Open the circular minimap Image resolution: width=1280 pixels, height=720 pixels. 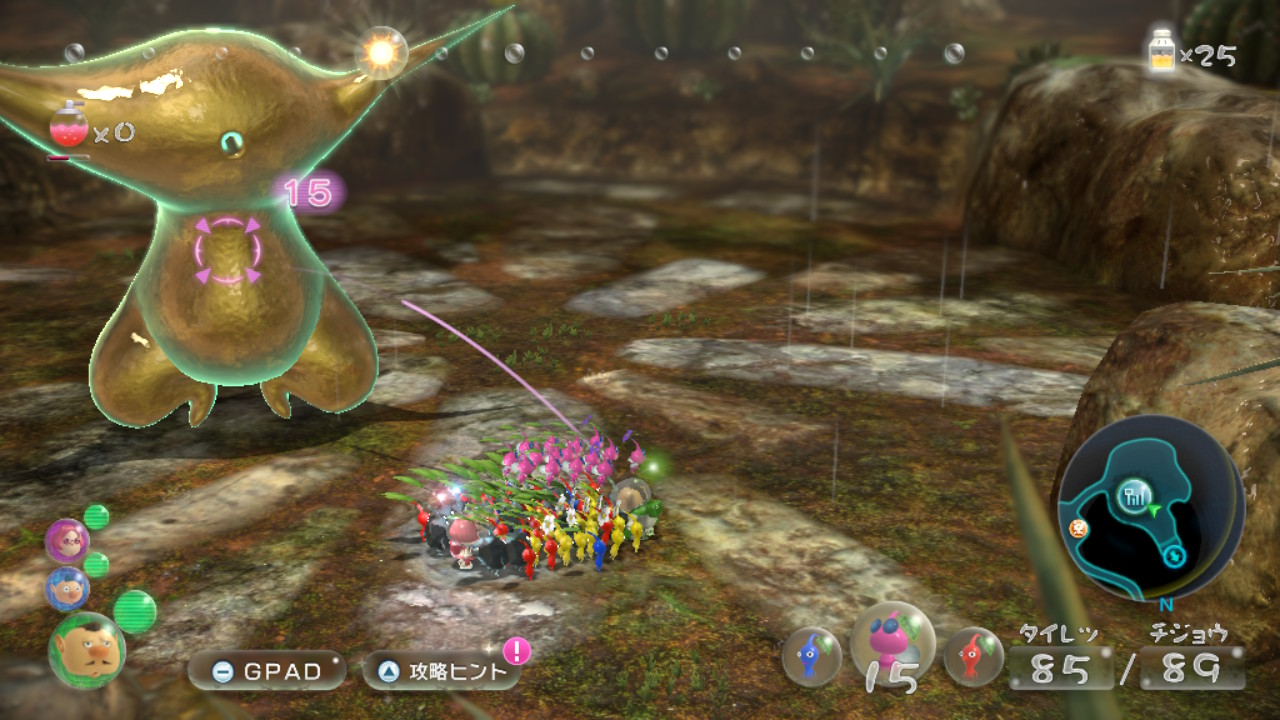pos(1150,507)
